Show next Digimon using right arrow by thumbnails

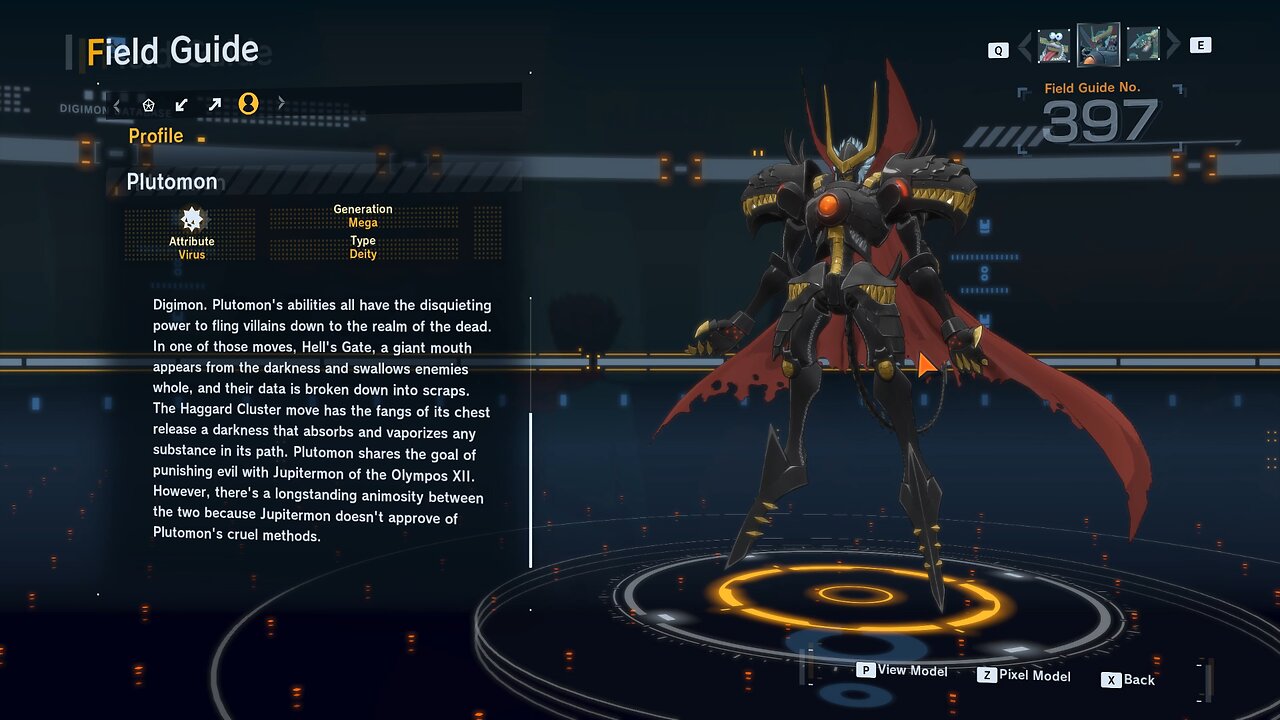1173,45
